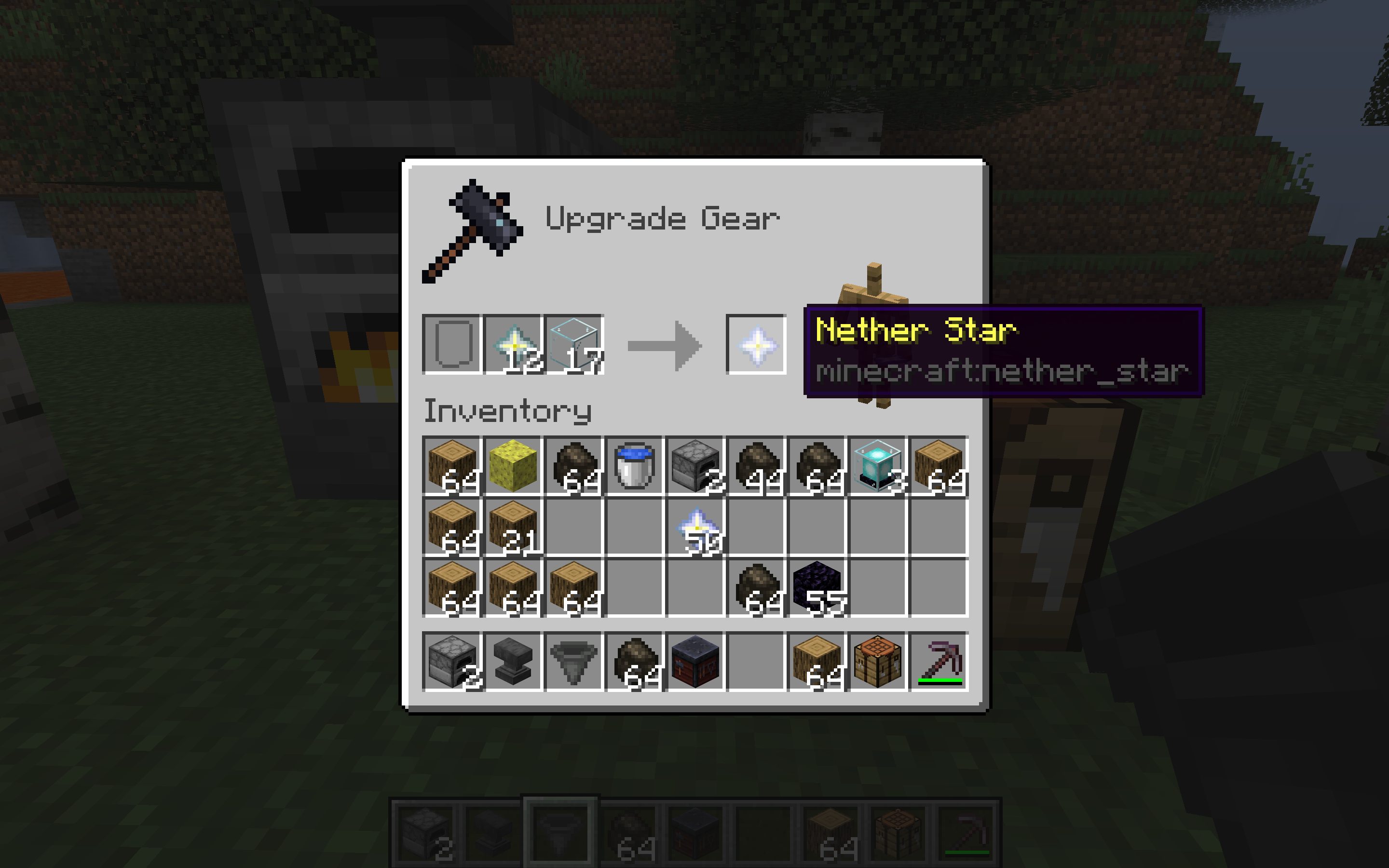Click the empty smithing template slot
Viewport: 1389px width, 868px height.
pyautogui.click(x=452, y=344)
